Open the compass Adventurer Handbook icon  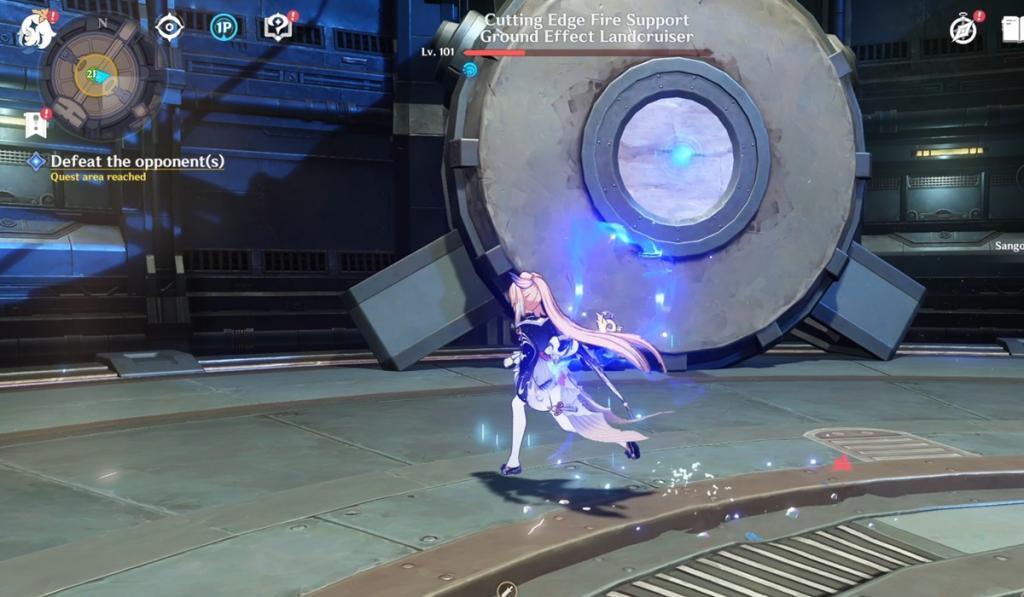963,30
